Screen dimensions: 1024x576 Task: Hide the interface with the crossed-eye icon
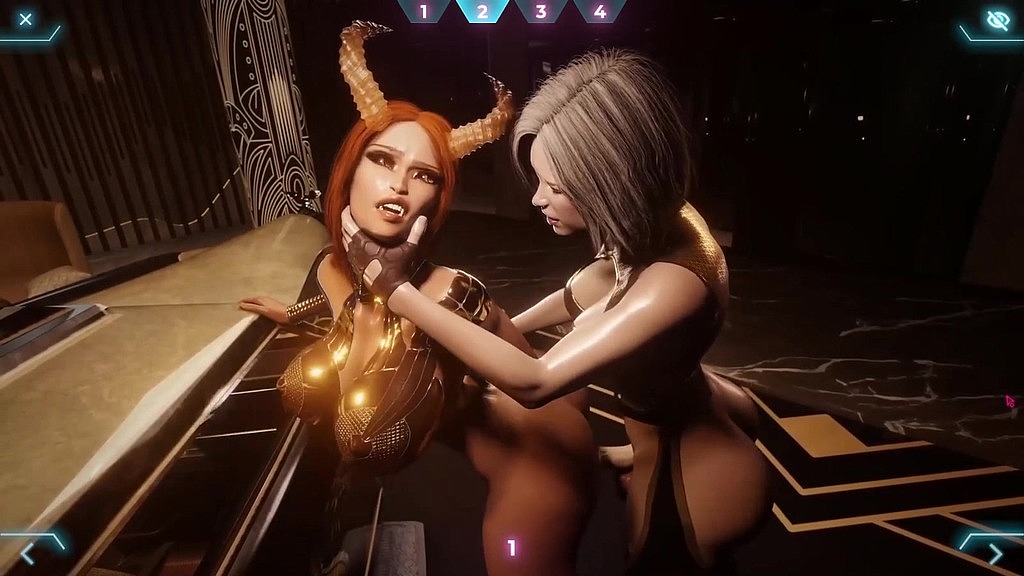pos(996,20)
